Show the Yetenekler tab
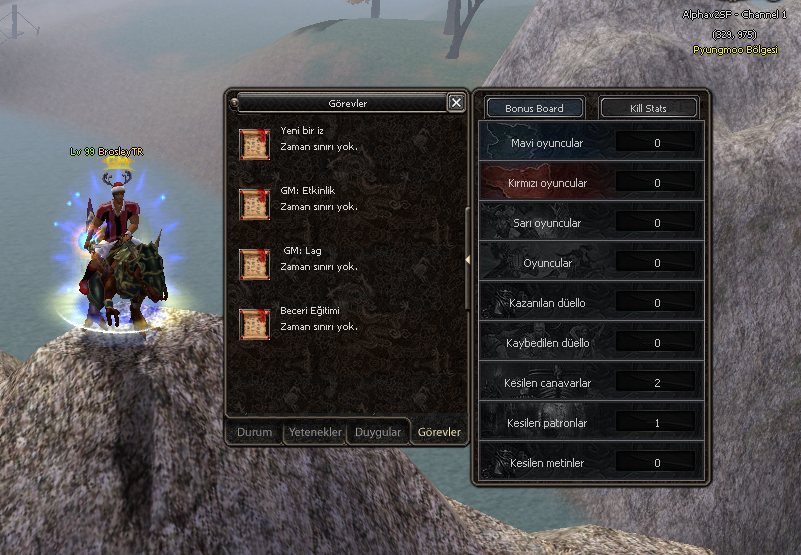This screenshot has height=555, width=801. [x=315, y=432]
